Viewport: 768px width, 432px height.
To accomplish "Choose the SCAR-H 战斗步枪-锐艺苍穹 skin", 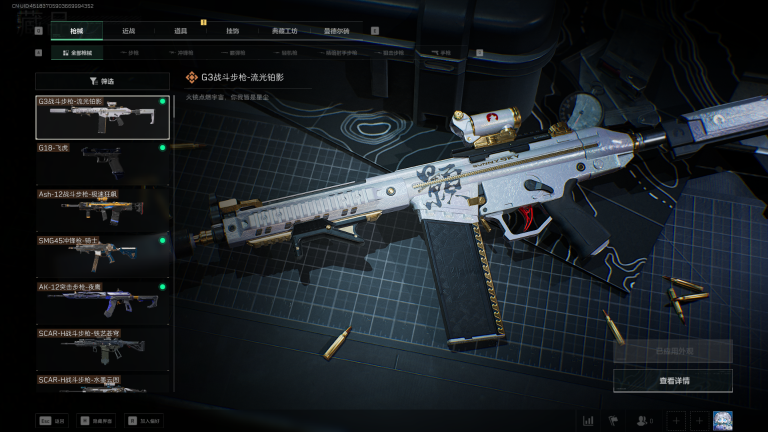I will 102,347.
